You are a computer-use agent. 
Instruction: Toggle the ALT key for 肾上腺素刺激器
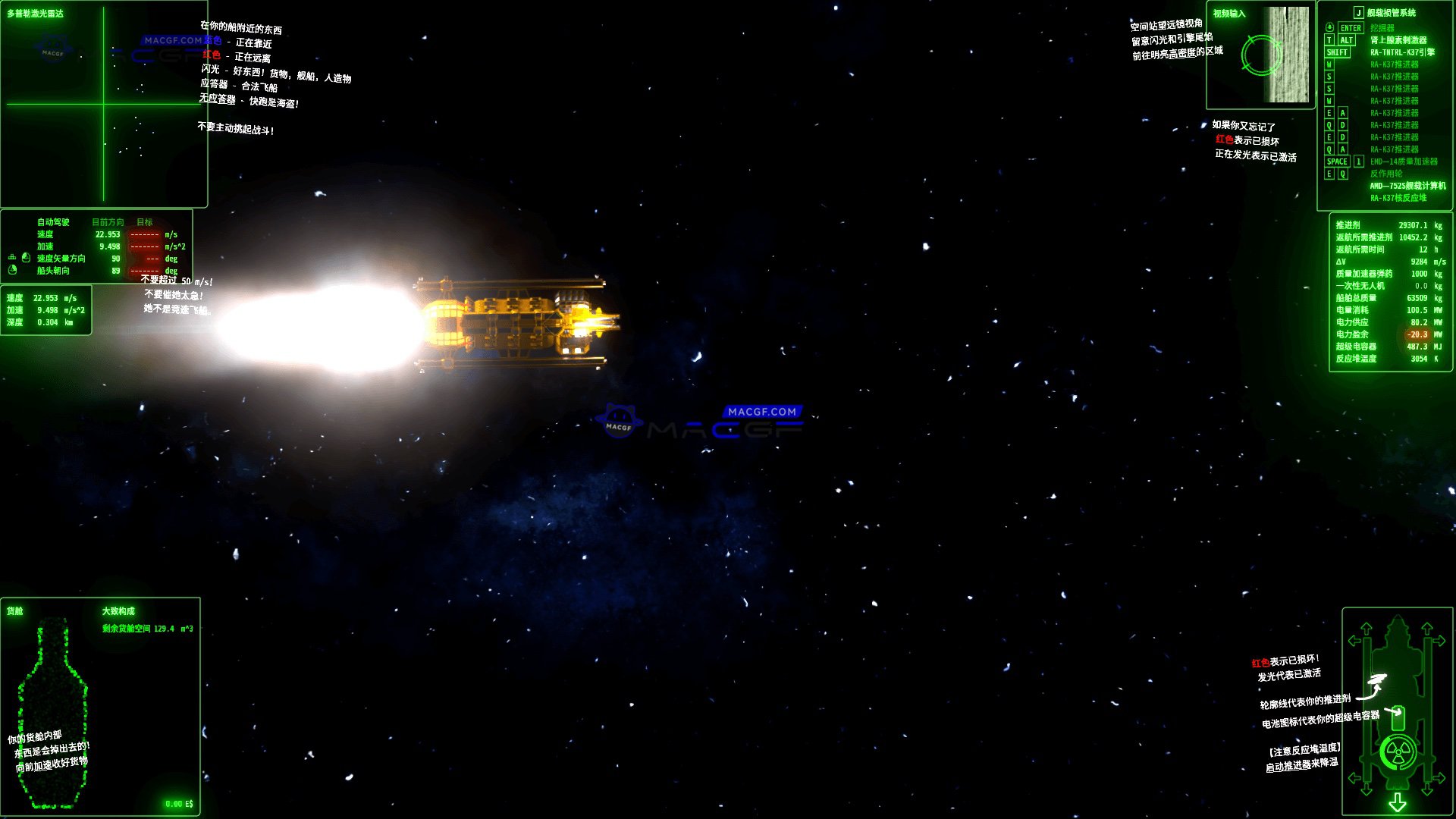tap(1346, 40)
